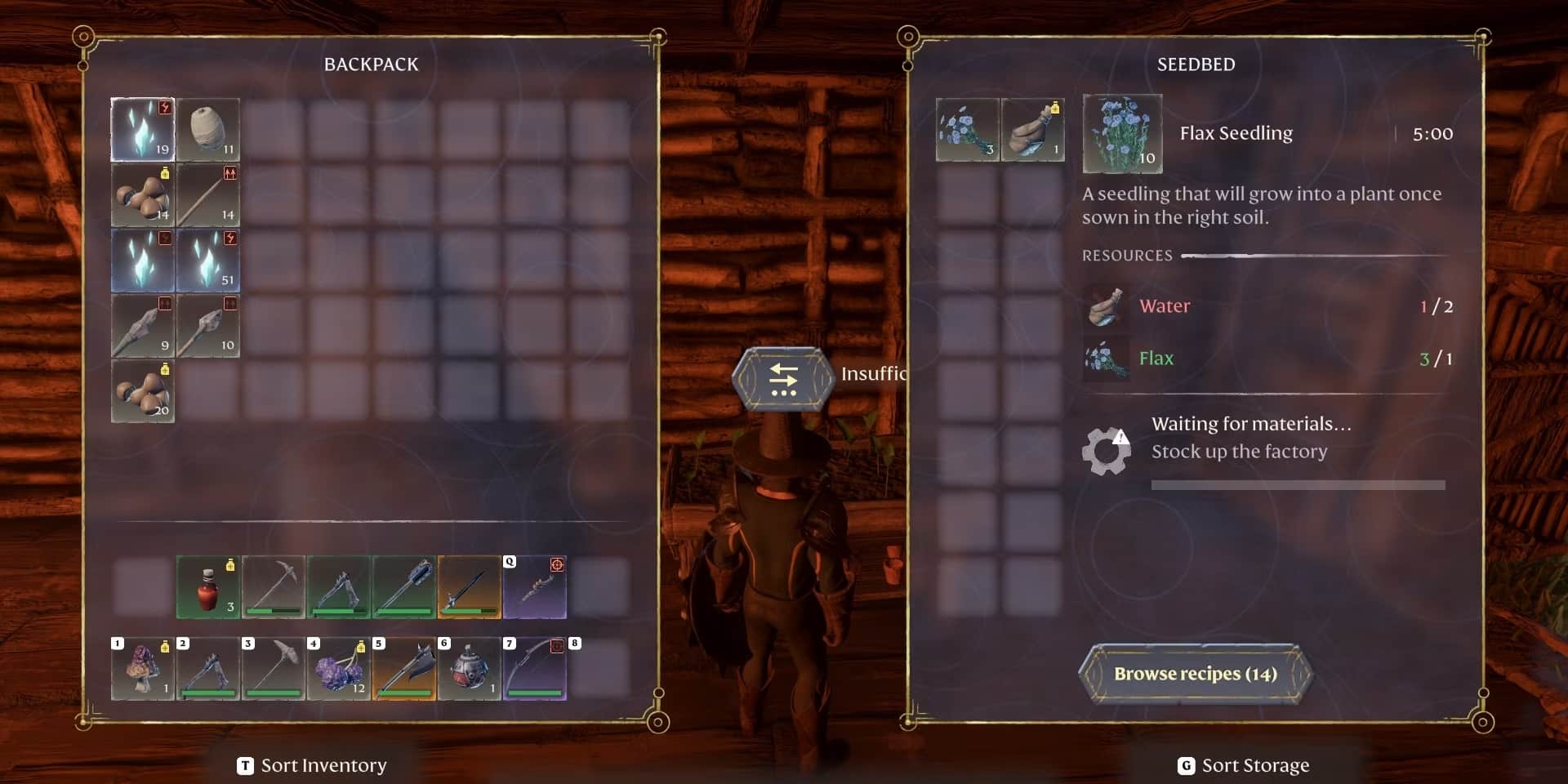1568x784 pixels.
Task: Click the wooden stick stack in backpack
Action: pyautogui.click(x=207, y=194)
